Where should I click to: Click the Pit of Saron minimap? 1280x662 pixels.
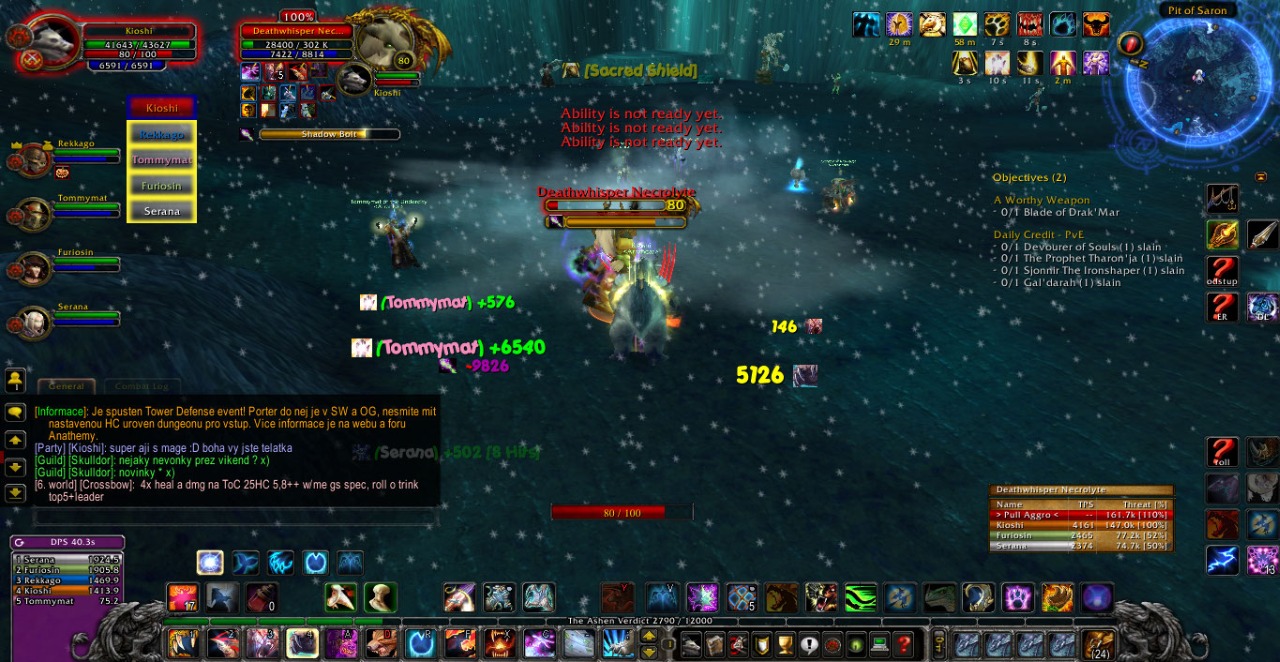click(x=1197, y=78)
